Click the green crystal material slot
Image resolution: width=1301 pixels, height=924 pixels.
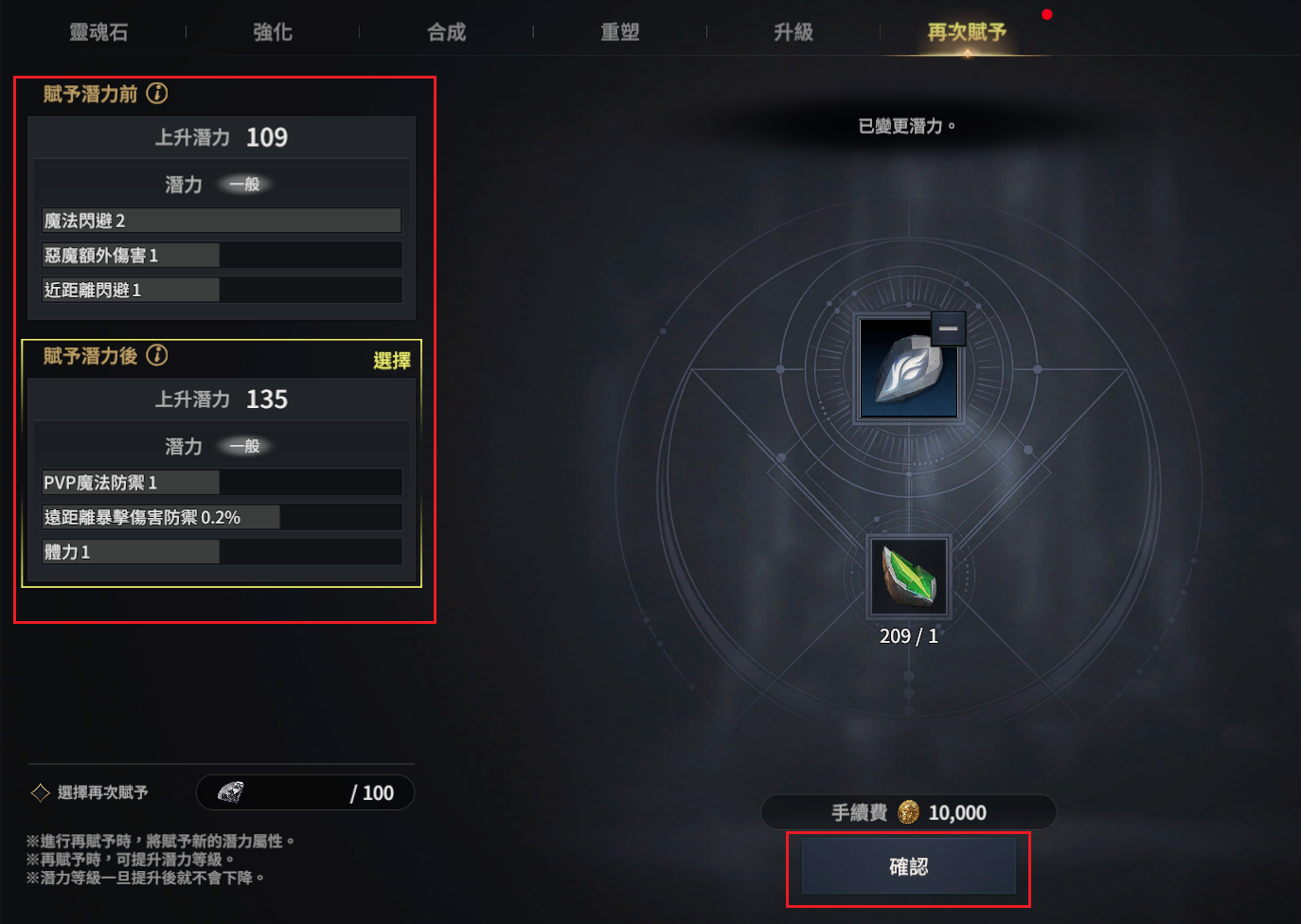pyautogui.click(x=908, y=577)
